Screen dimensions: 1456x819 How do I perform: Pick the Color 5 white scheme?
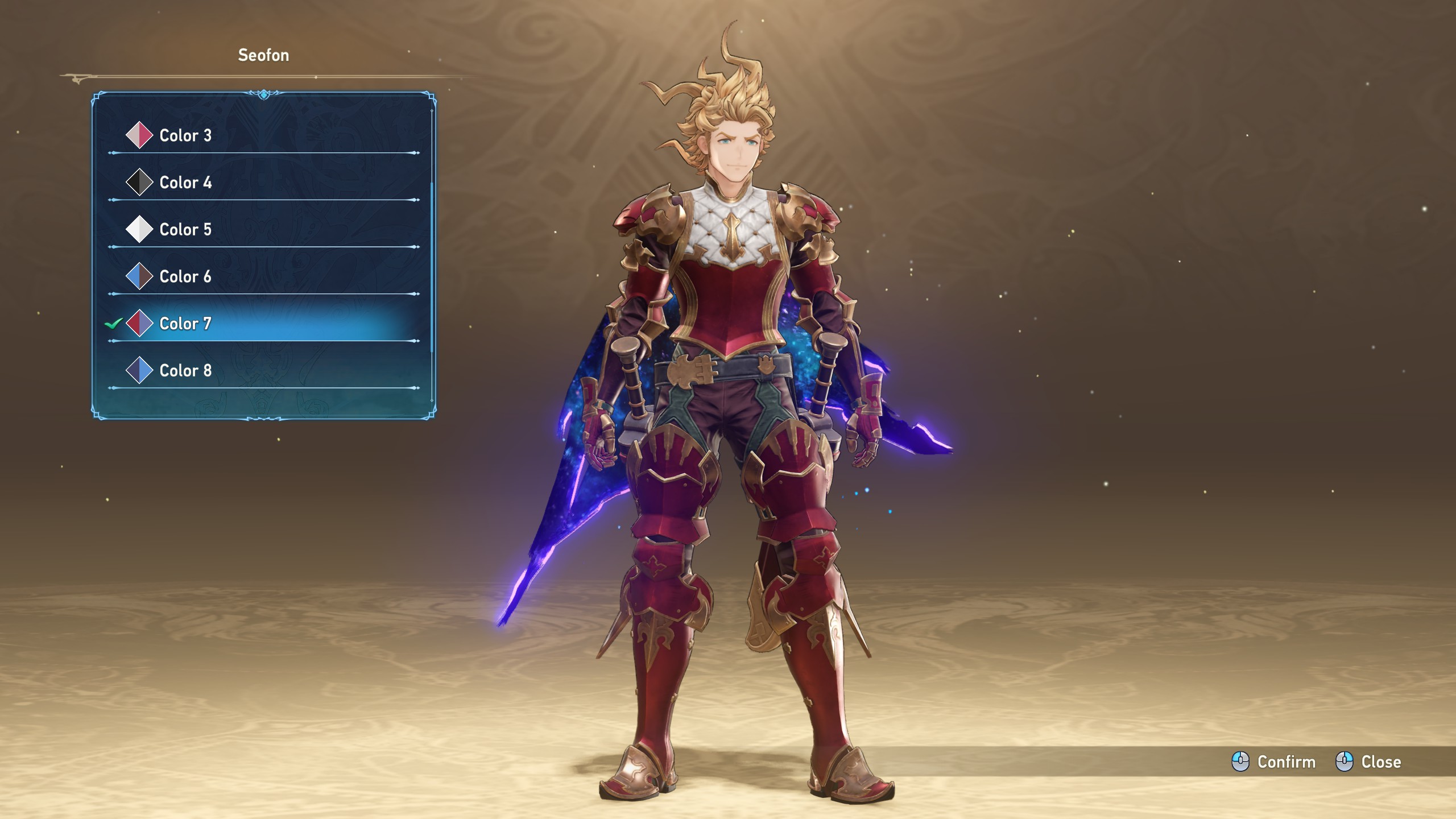coord(185,230)
